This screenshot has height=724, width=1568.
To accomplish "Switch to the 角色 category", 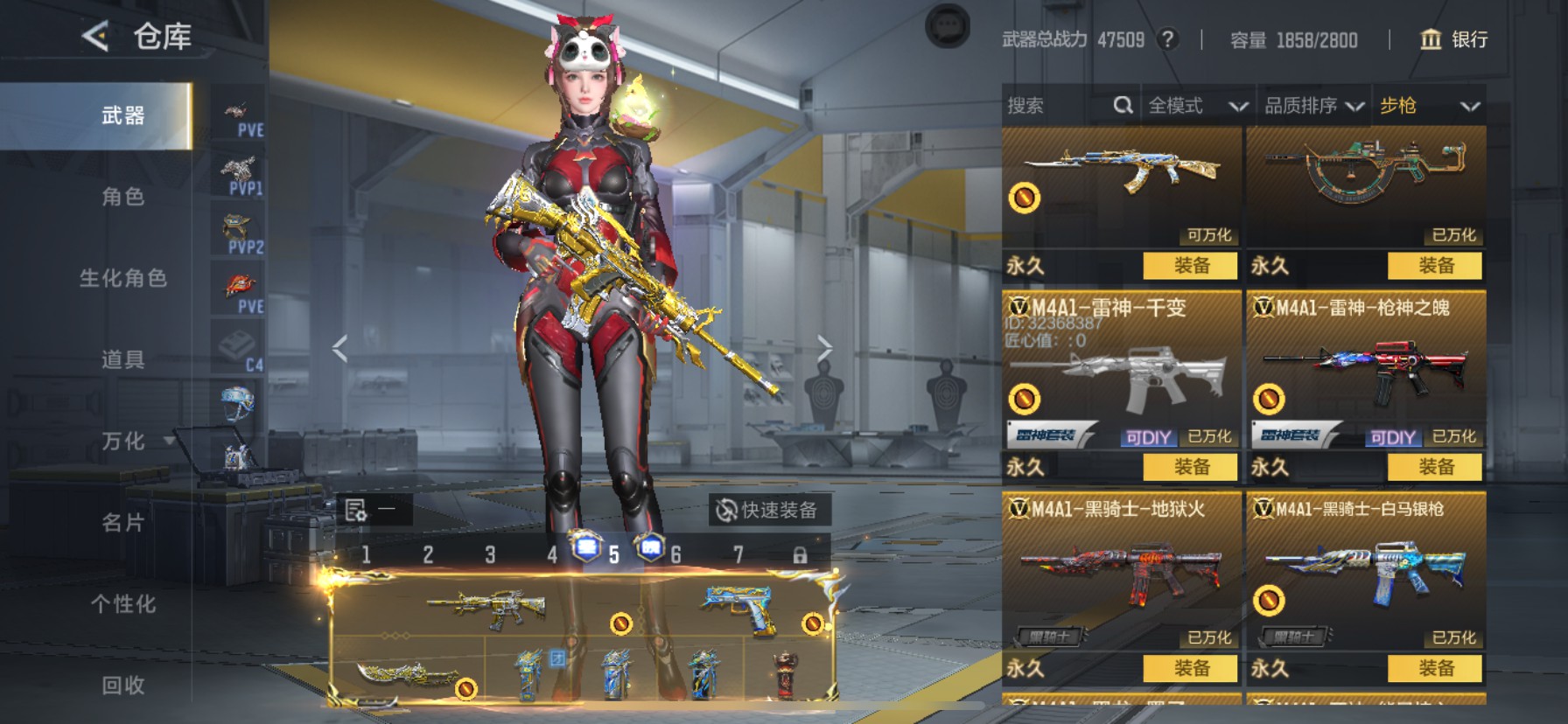I will 122,197.
